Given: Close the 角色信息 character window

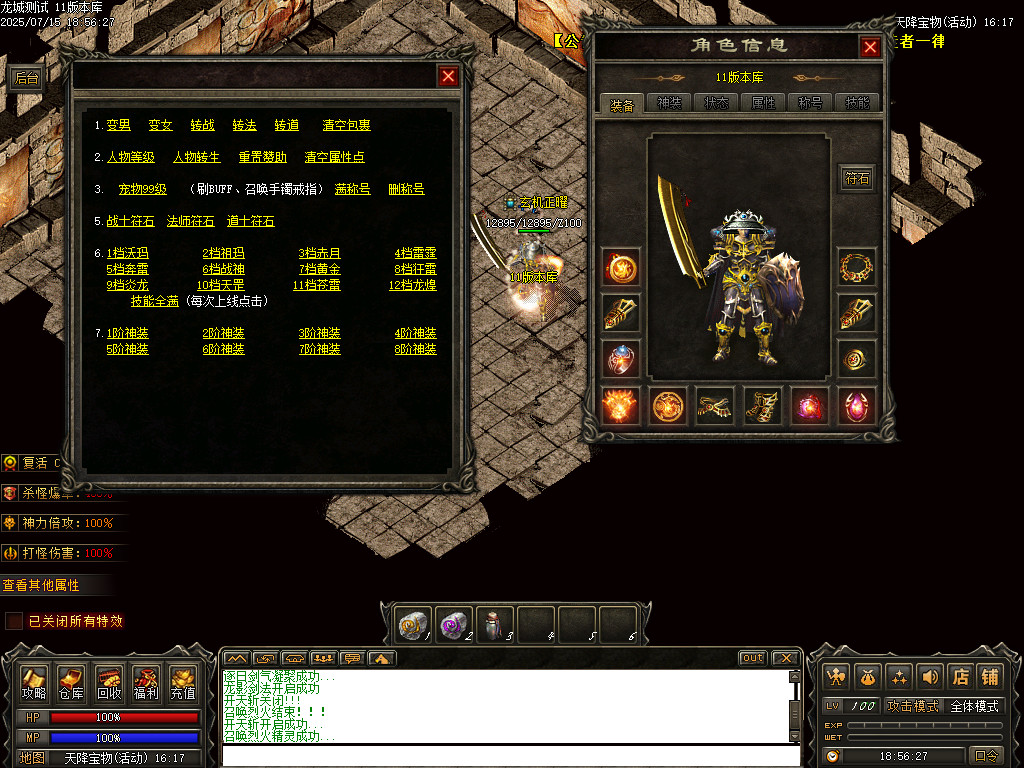Looking at the screenshot, I should click(870, 47).
